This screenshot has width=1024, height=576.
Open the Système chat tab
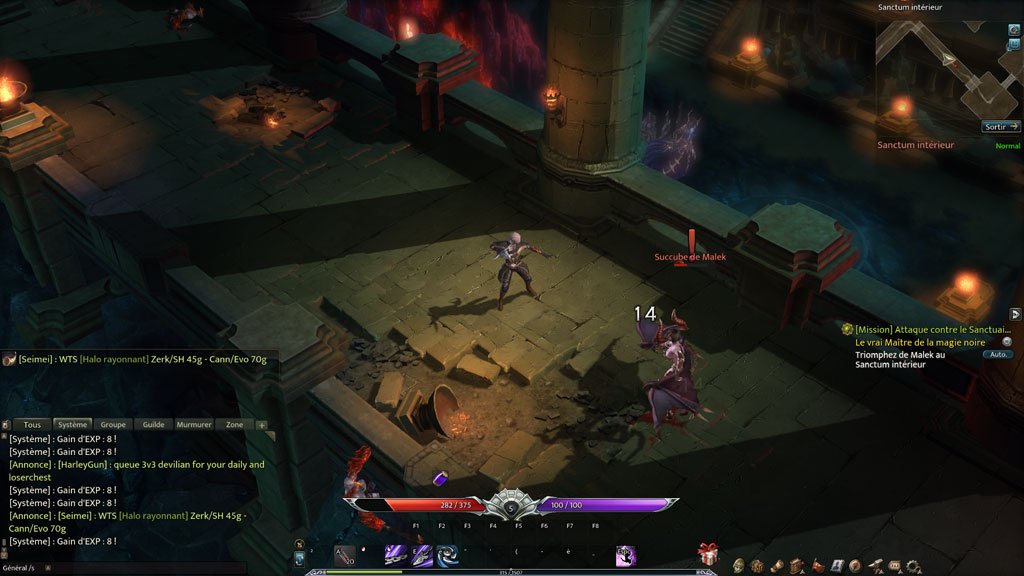click(x=72, y=425)
